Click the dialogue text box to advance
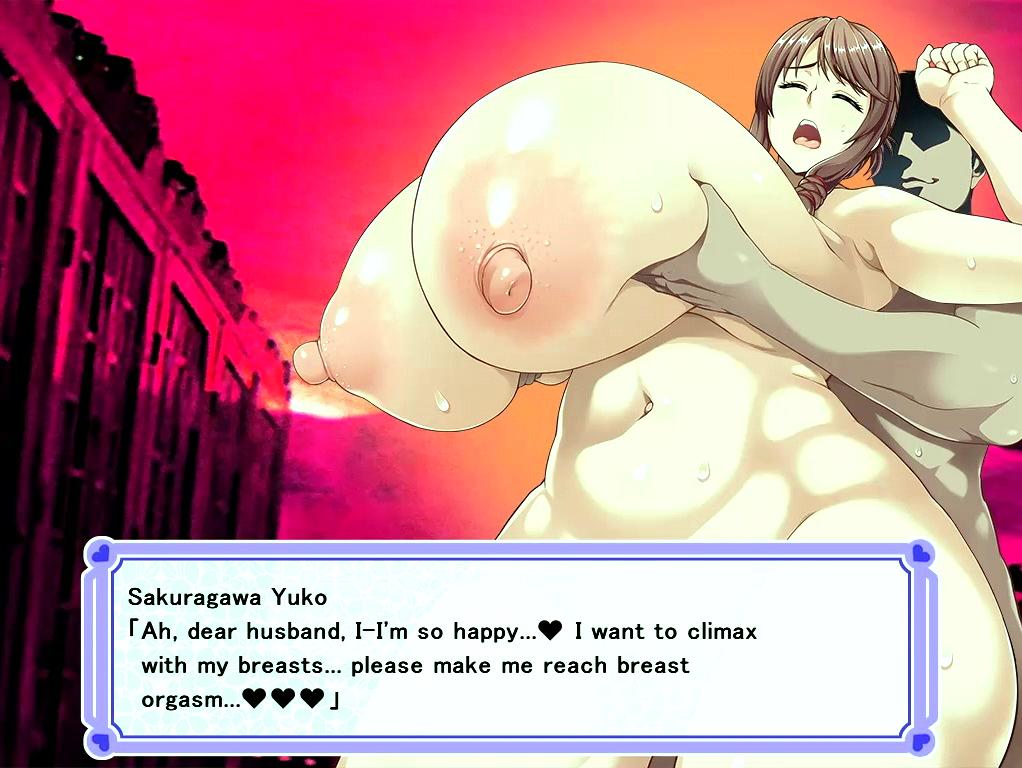Viewport: 1022px width, 768px height. point(510,647)
